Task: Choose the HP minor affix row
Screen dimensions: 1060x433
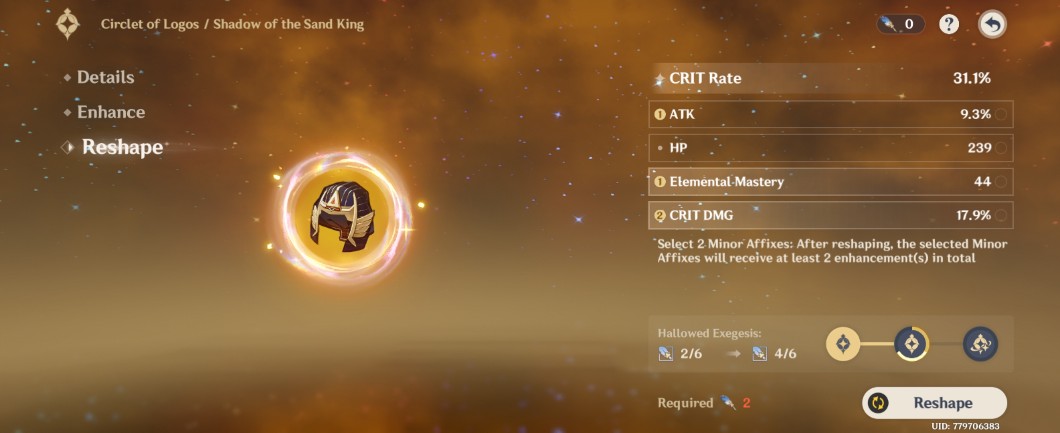Action: (830, 148)
